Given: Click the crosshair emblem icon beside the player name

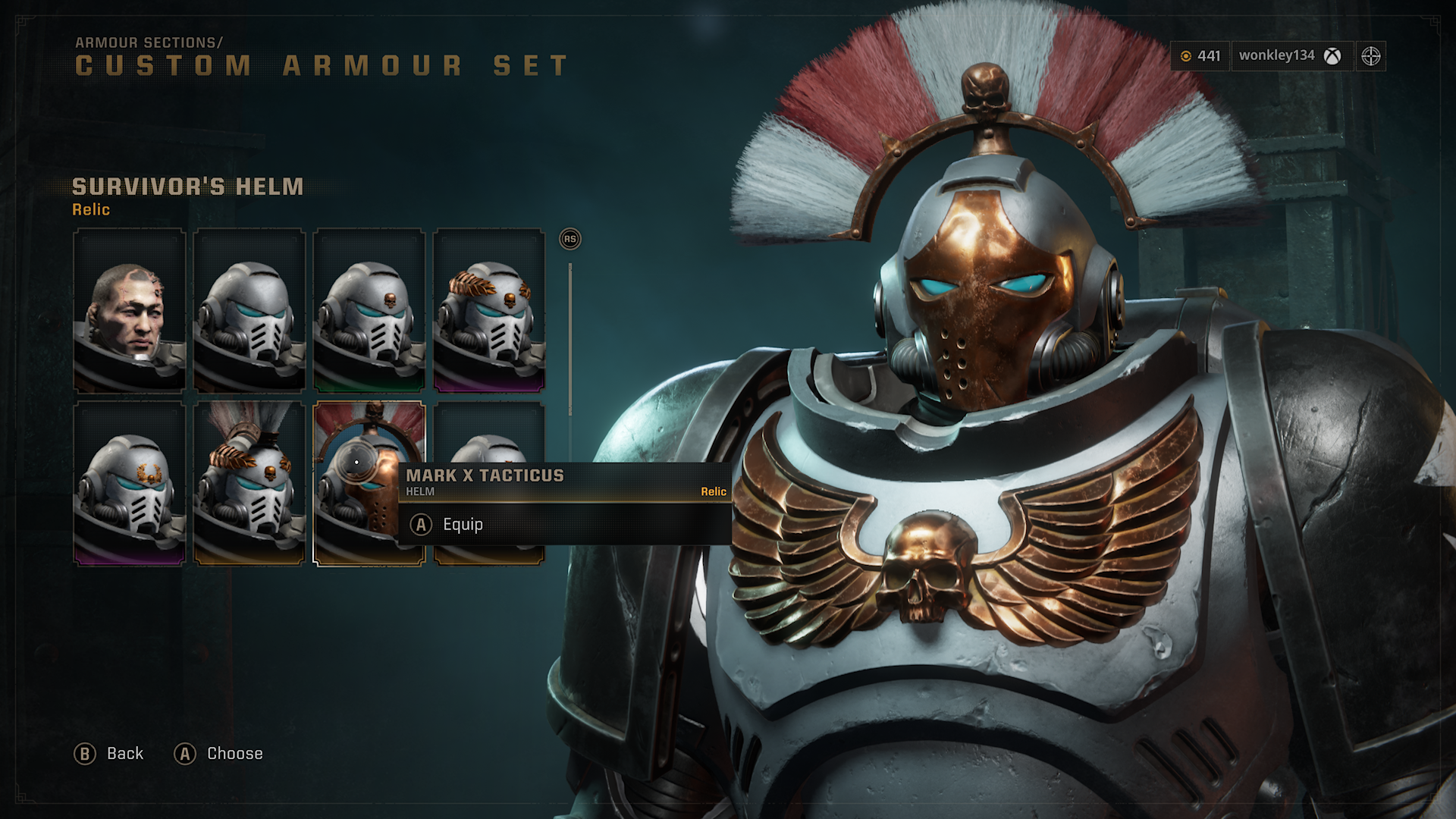Looking at the screenshot, I should pyautogui.click(x=1370, y=55).
